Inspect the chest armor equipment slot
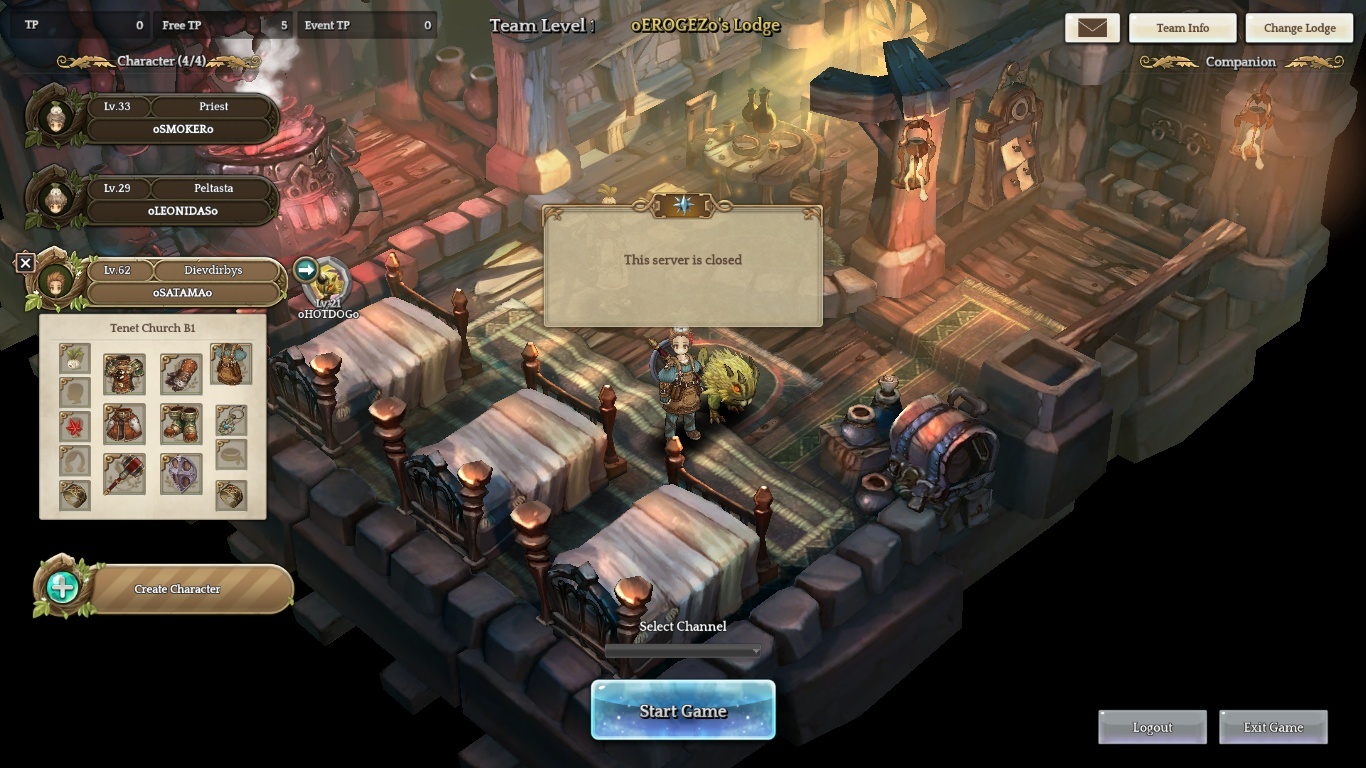The height and width of the screenshot is (768, 1366). tap(124, 374)
